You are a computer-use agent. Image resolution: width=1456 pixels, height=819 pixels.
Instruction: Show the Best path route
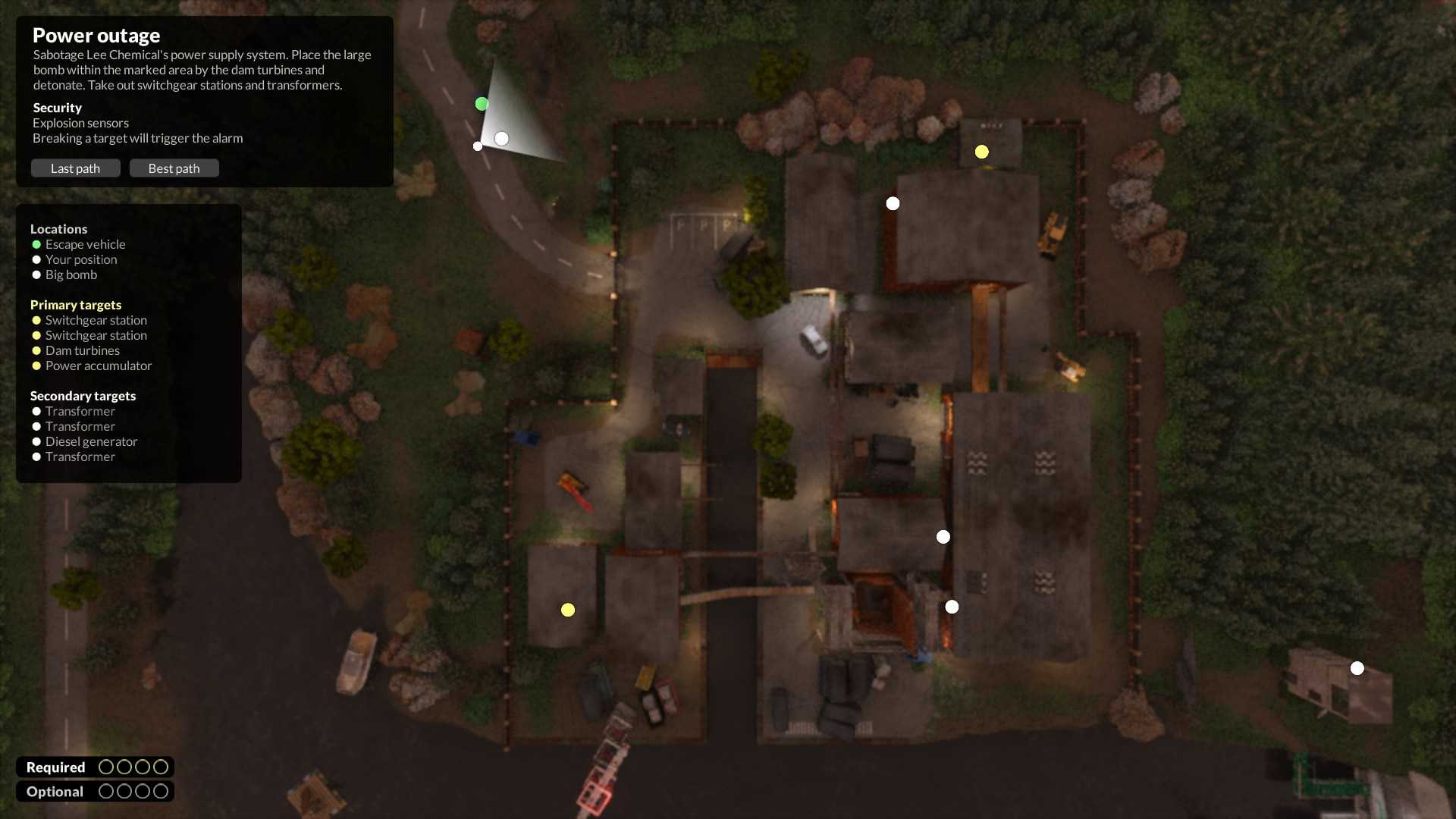click(x=174, y=168)
